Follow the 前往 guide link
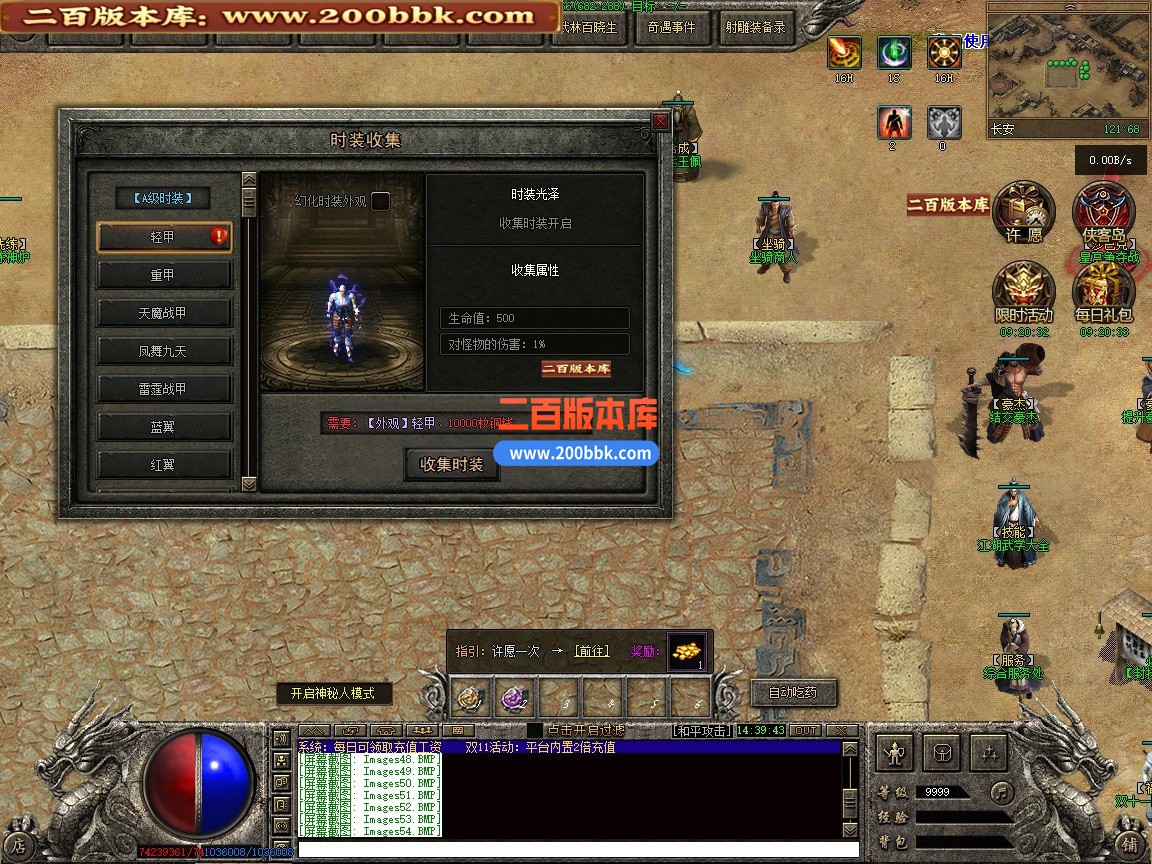 coord(591,651)
